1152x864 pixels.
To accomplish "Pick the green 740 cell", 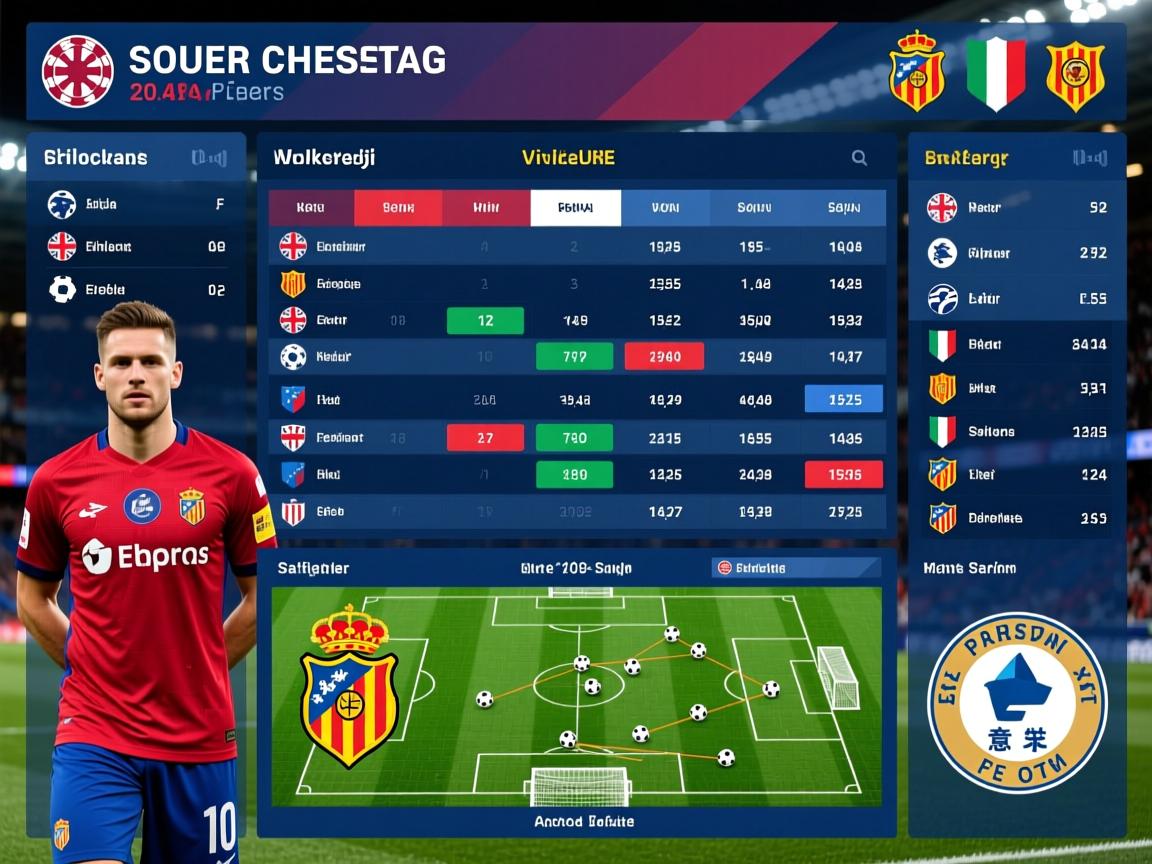I will click(574, 437).
